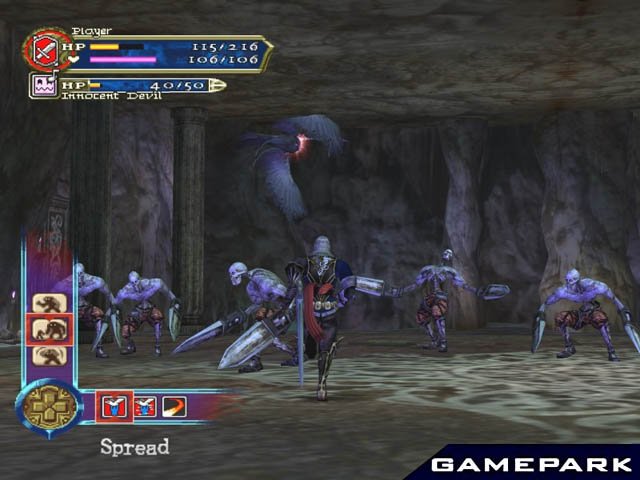Select the highlighted Spread ability icon
The image size is (640, 480).
pos(111,405)
